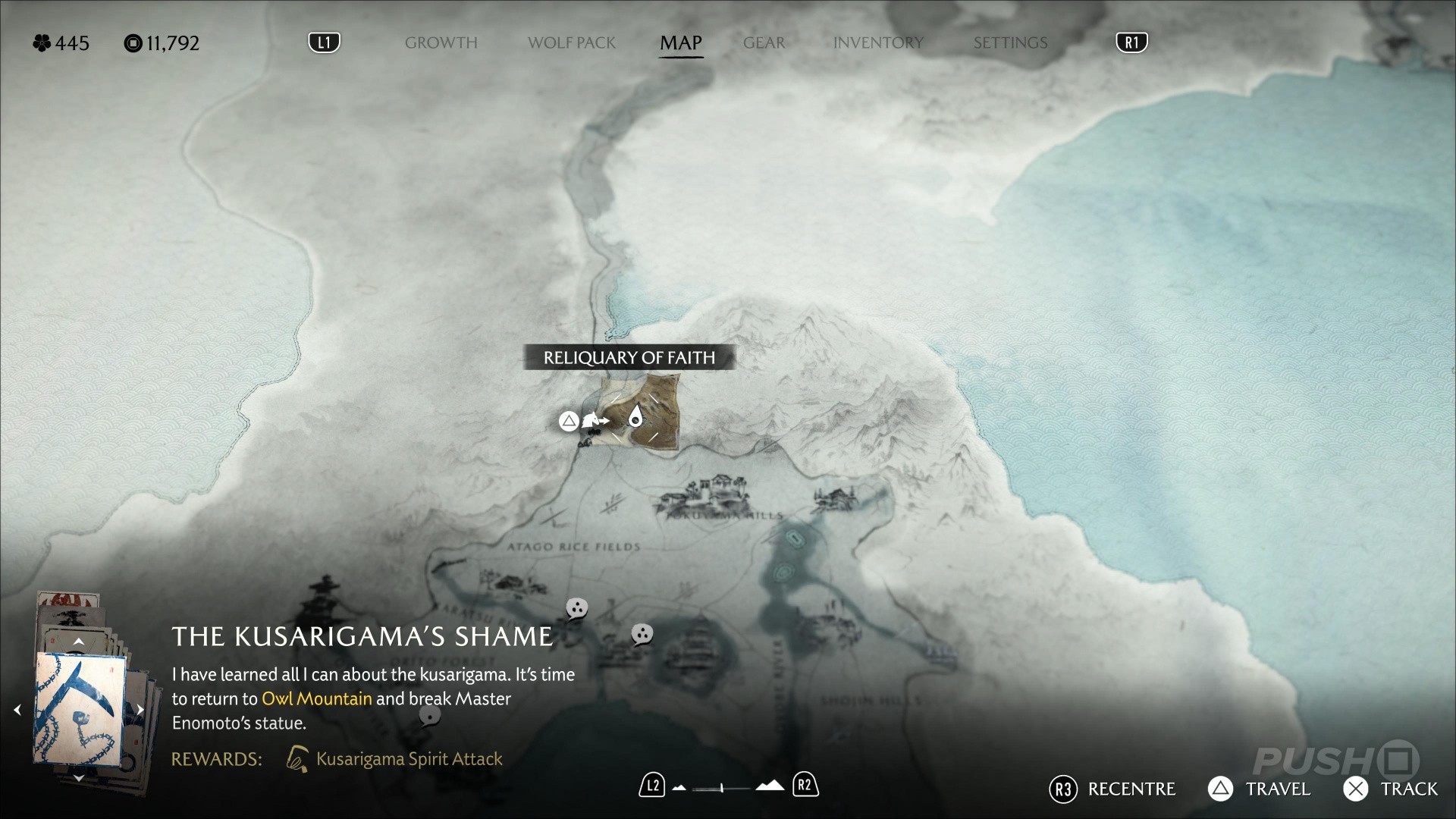
Task: Show the previous quest card with up arrow
Action: tap(78, 642)
